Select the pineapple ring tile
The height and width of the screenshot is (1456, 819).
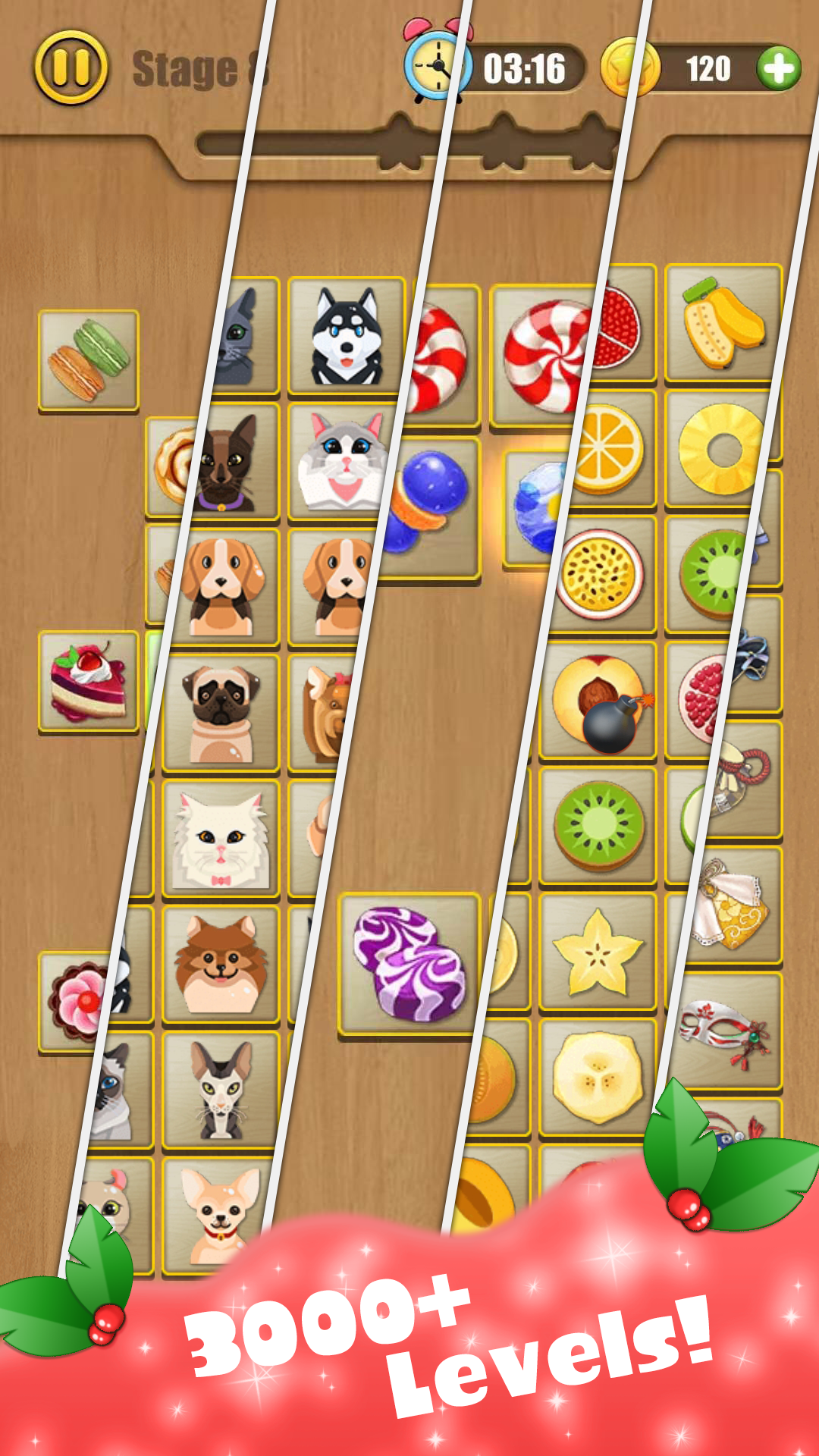pyautogui.click(x=719, y=449)
